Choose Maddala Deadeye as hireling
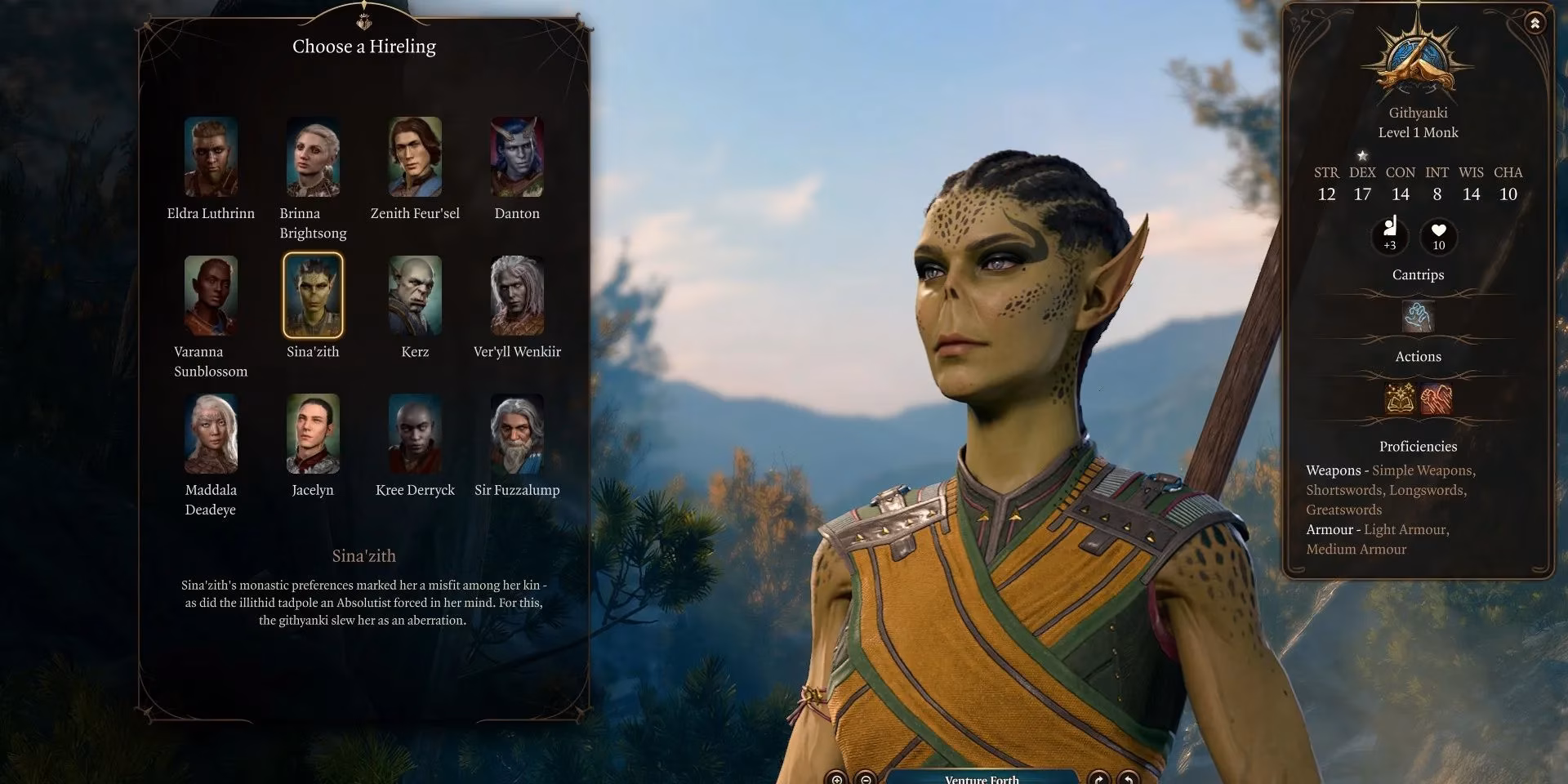The image size is (1568, 784). pos(211,433)
